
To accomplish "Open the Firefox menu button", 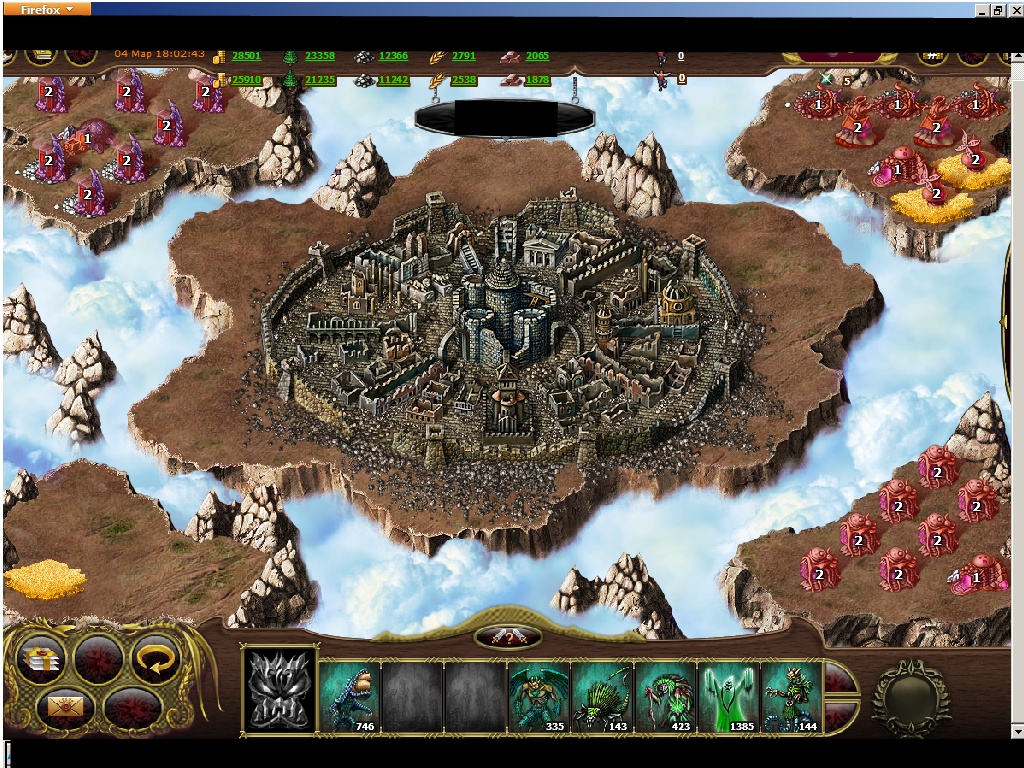I will [x=47, y=9].
